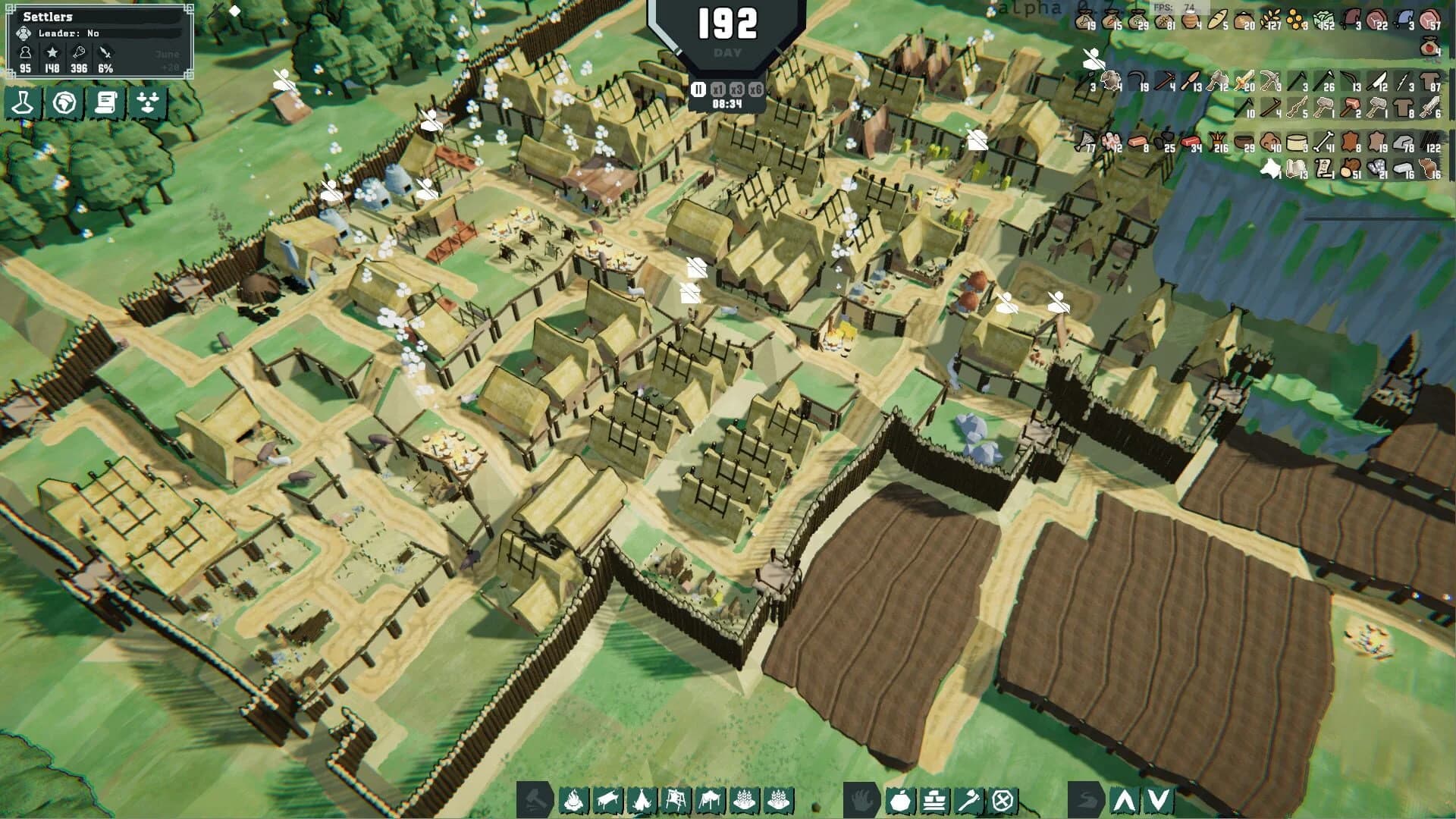
Task: Click the upward chevron near bottom right
Action: coord(1122,800)
